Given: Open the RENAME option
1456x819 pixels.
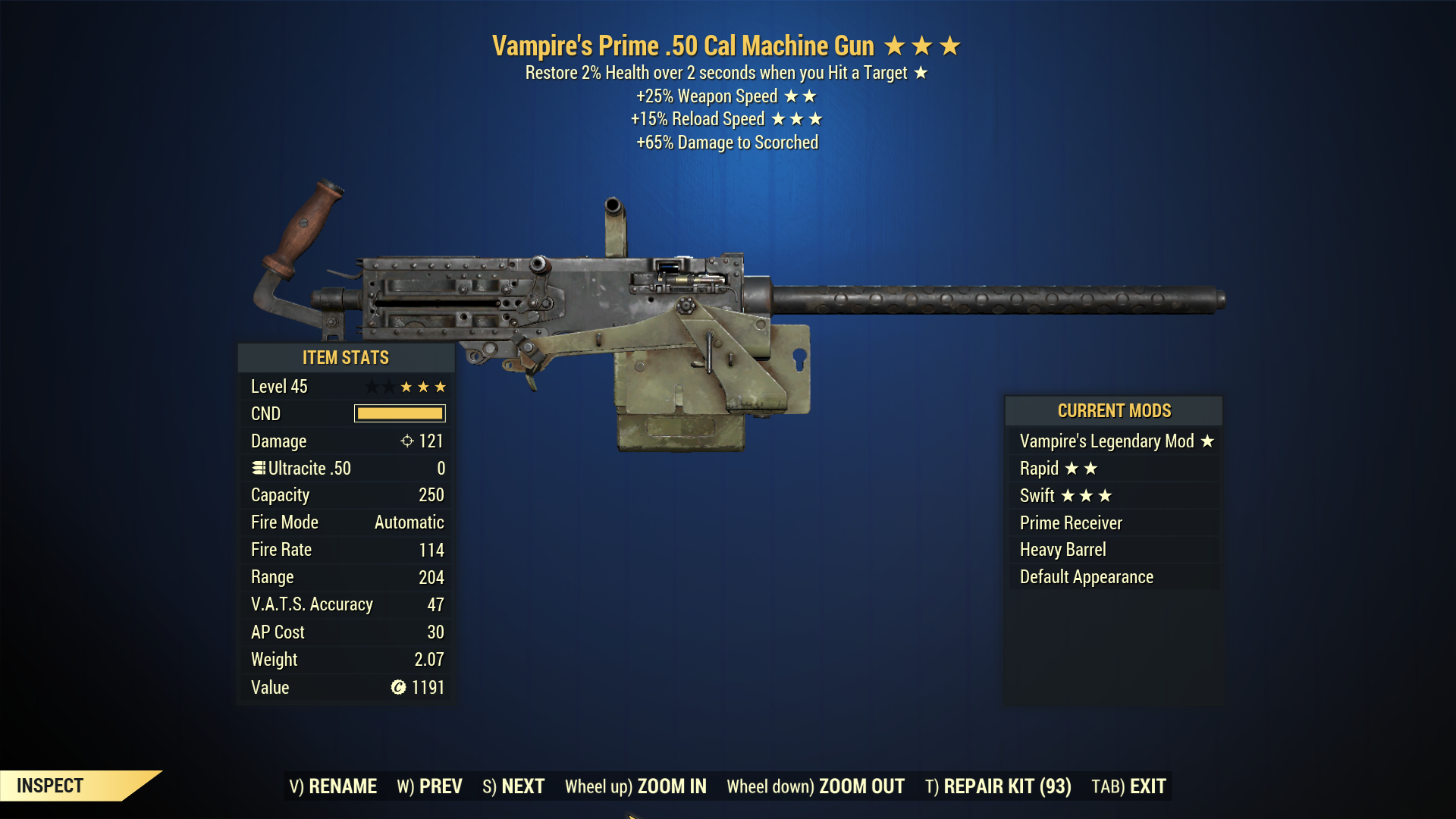Looking at the screenshot, I should coord(341,786).
